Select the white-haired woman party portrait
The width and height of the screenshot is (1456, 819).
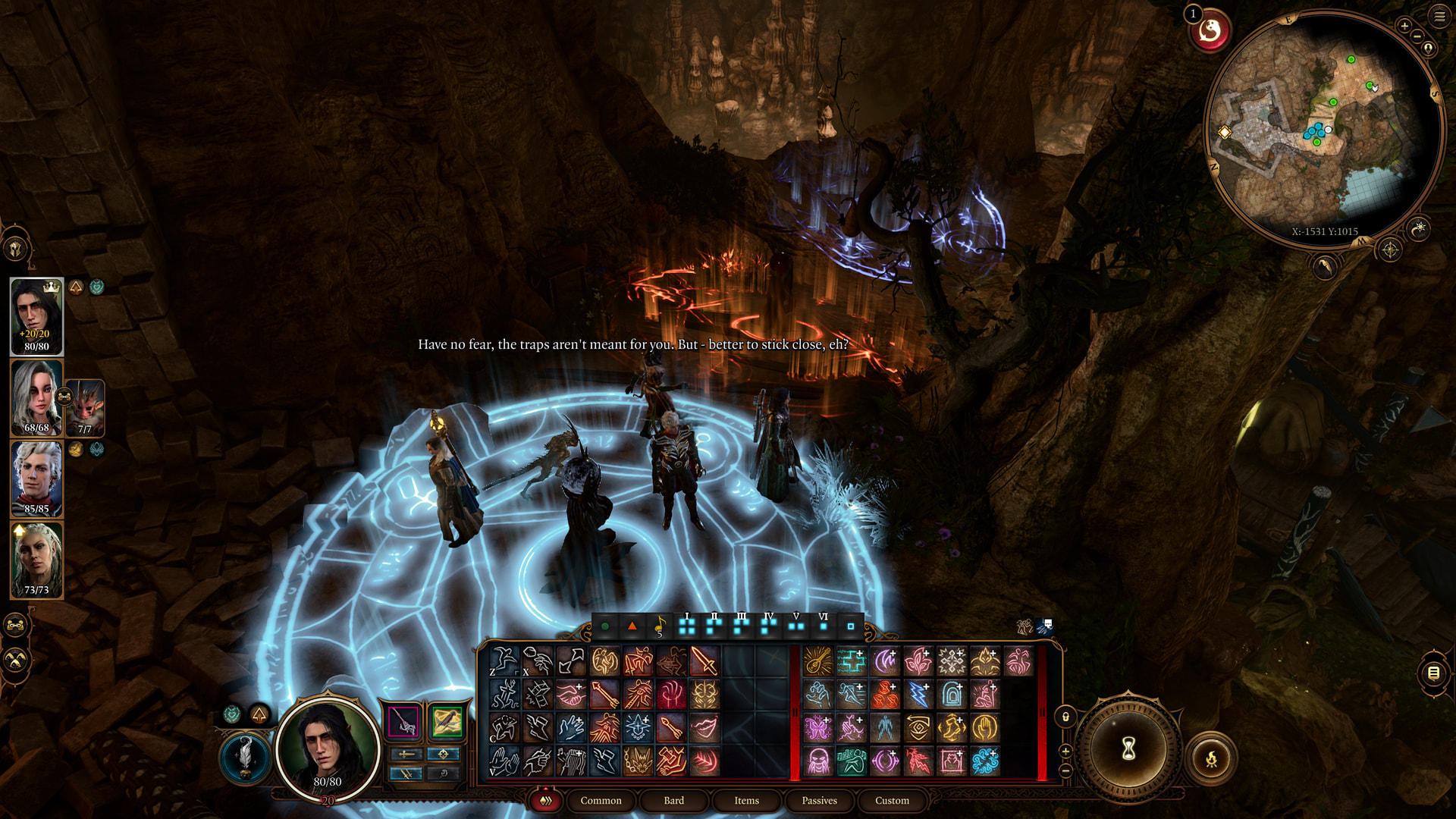(x=36, y=397)
